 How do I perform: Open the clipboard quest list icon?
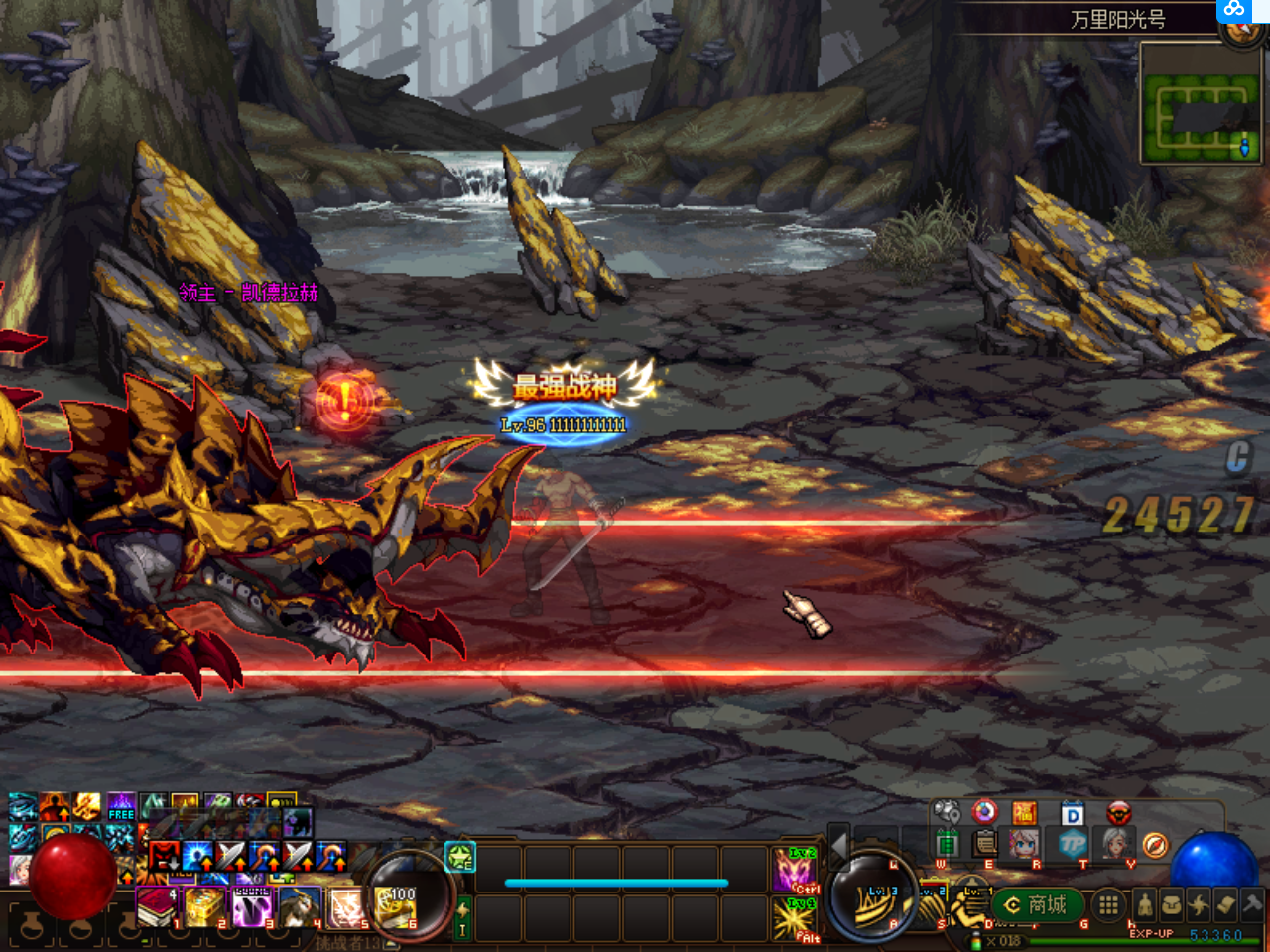[x=985, y=844]
